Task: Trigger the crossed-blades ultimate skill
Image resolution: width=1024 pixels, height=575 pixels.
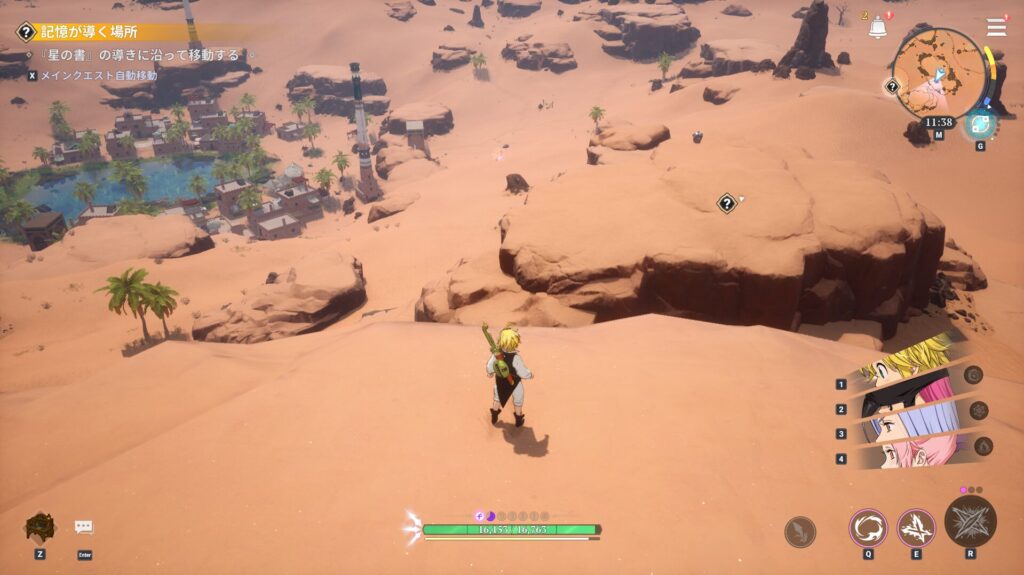Action: (970, 521)
